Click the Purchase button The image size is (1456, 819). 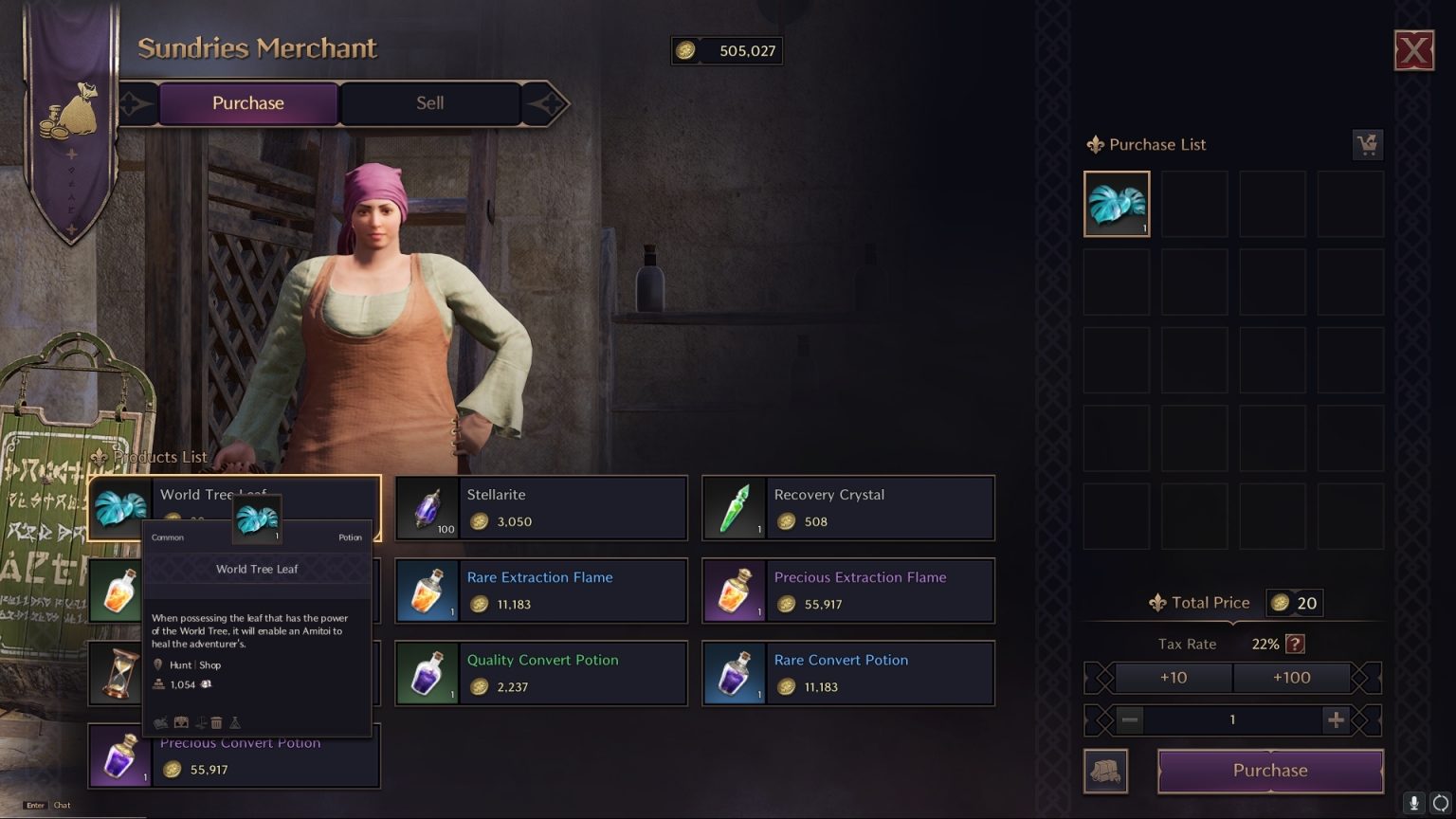click(1269, 771)
